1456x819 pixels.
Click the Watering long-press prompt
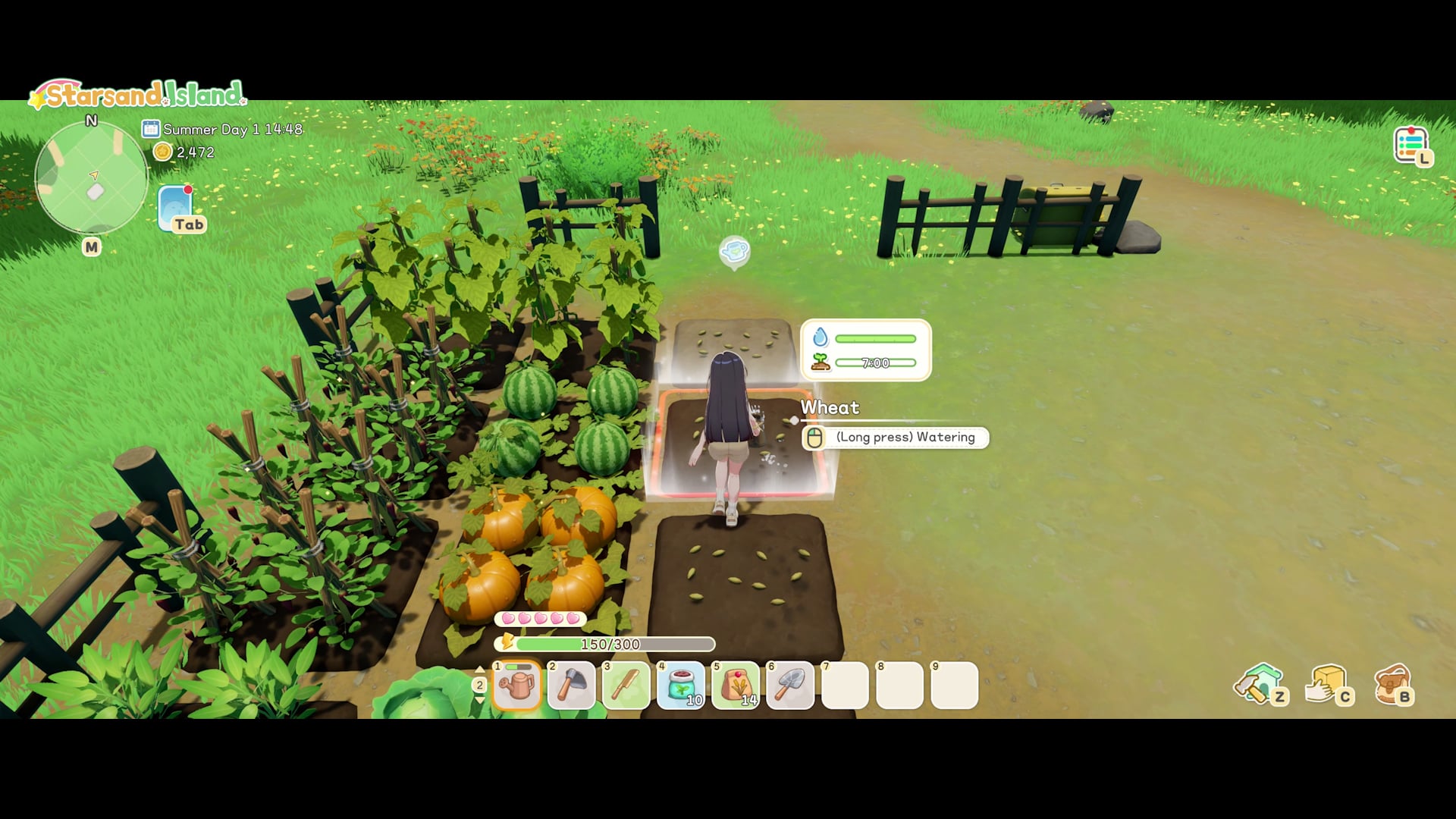pos(895,438)
